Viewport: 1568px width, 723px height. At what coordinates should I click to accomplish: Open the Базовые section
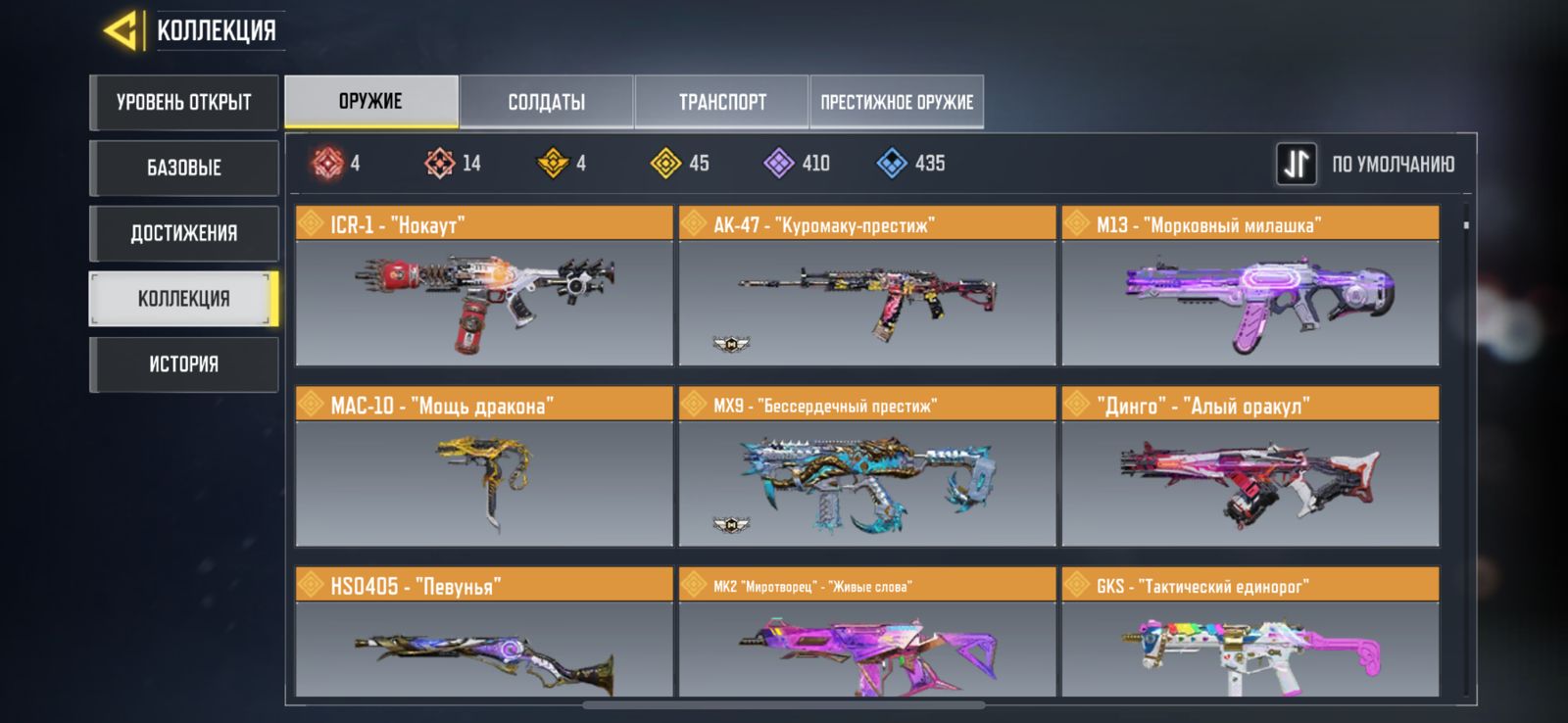tap(184, 168)
